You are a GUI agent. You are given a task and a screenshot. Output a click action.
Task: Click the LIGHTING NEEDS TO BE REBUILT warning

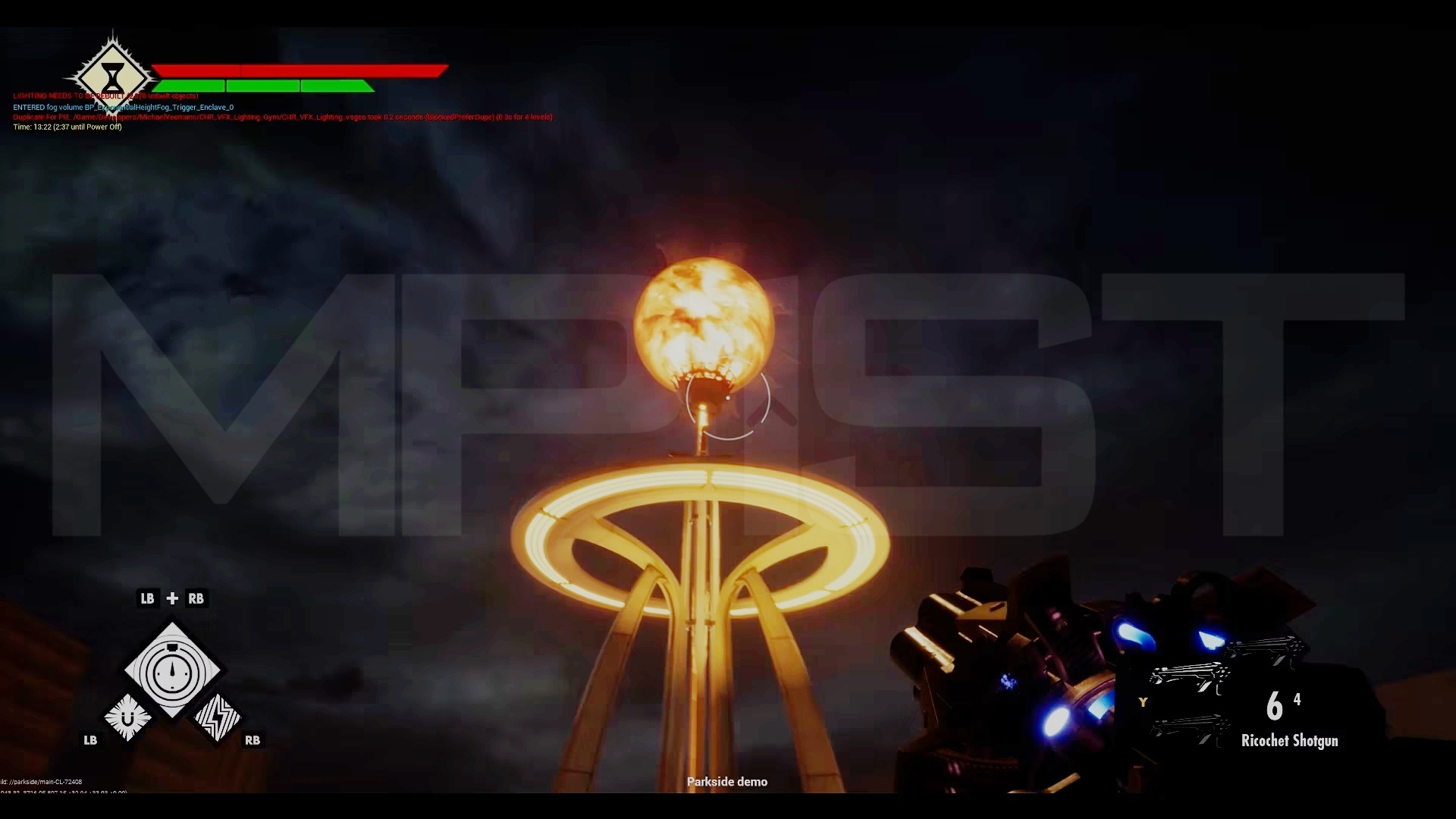pos(105,96)
